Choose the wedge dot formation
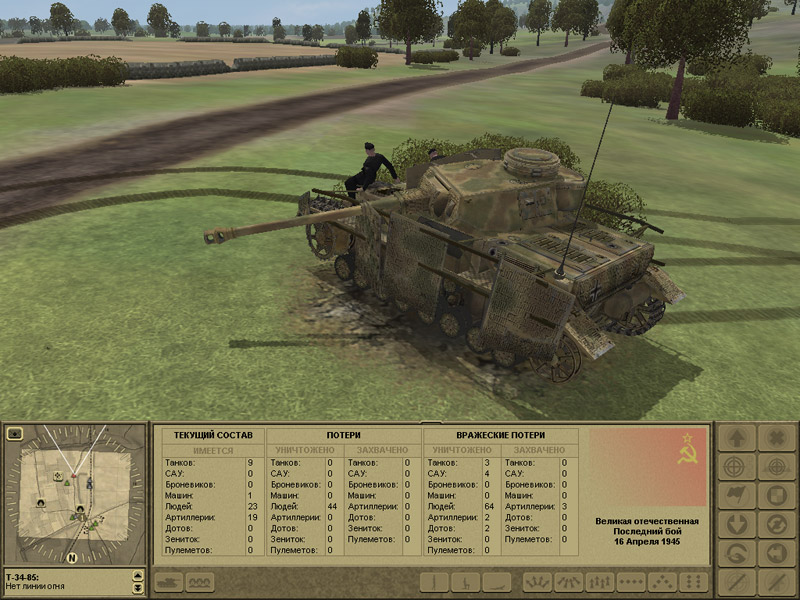Screen dimensions: 800x600 pos(662,582)
